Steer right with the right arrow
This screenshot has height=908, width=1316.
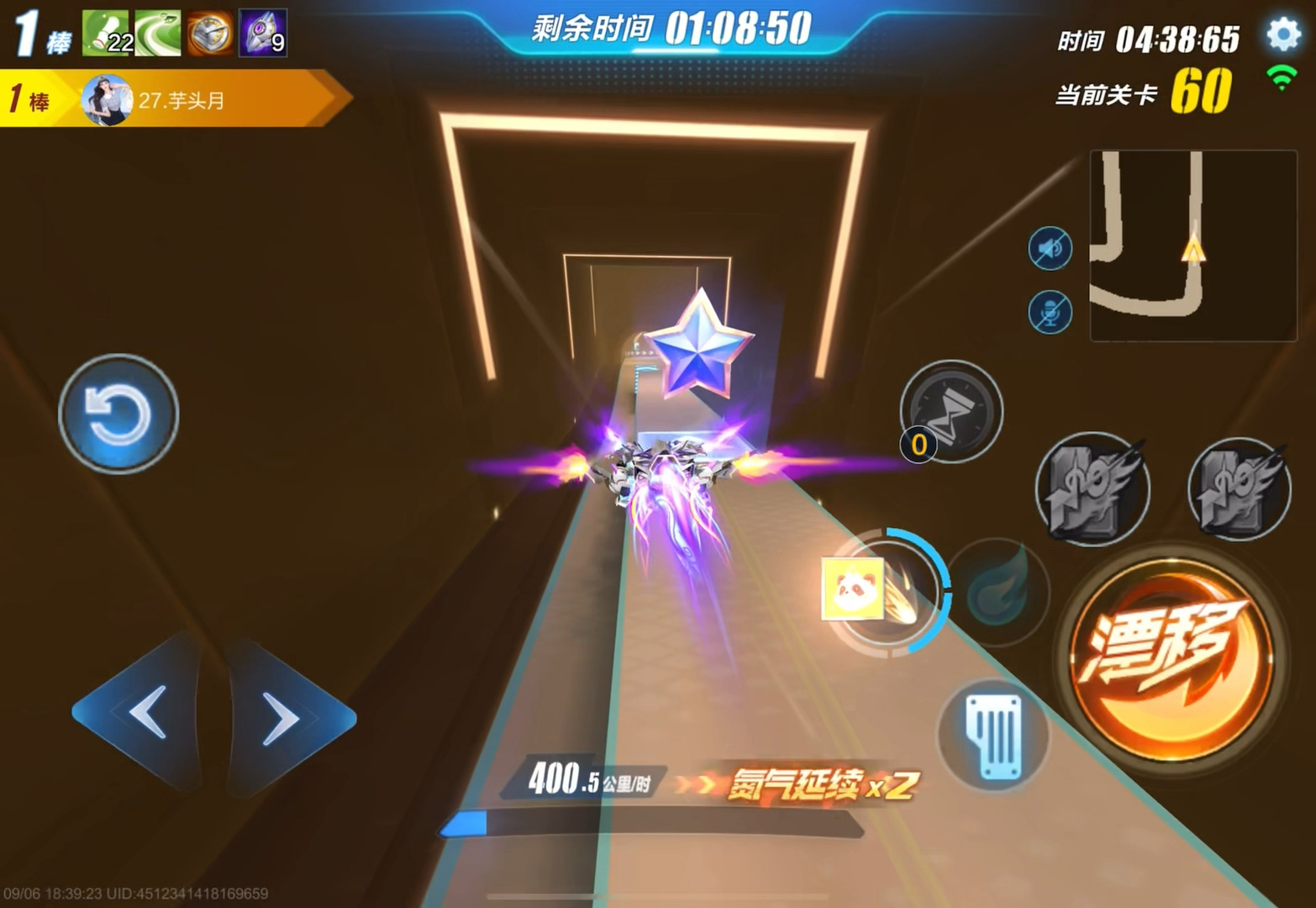286,718
